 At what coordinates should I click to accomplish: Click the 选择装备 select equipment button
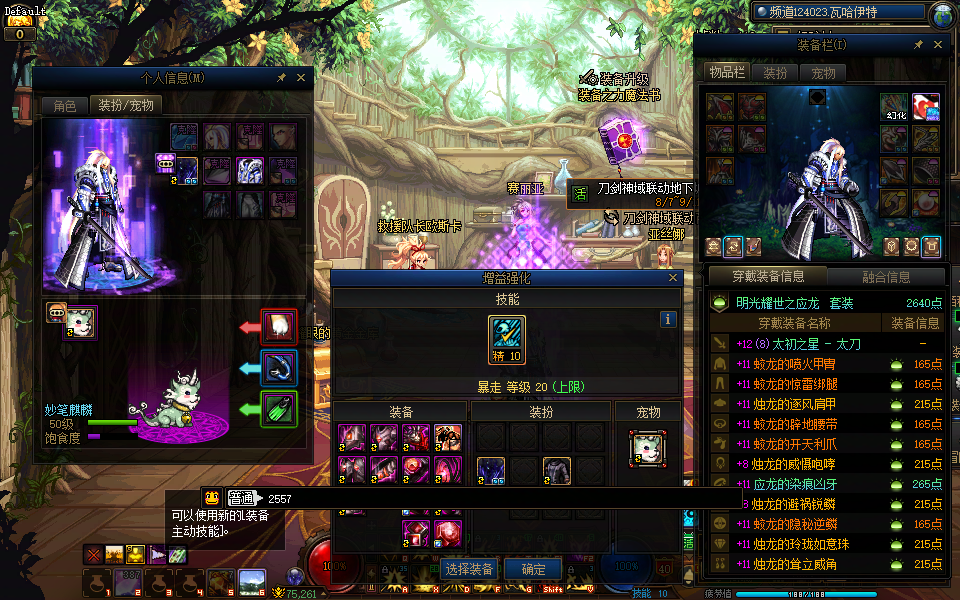[469, 569]
